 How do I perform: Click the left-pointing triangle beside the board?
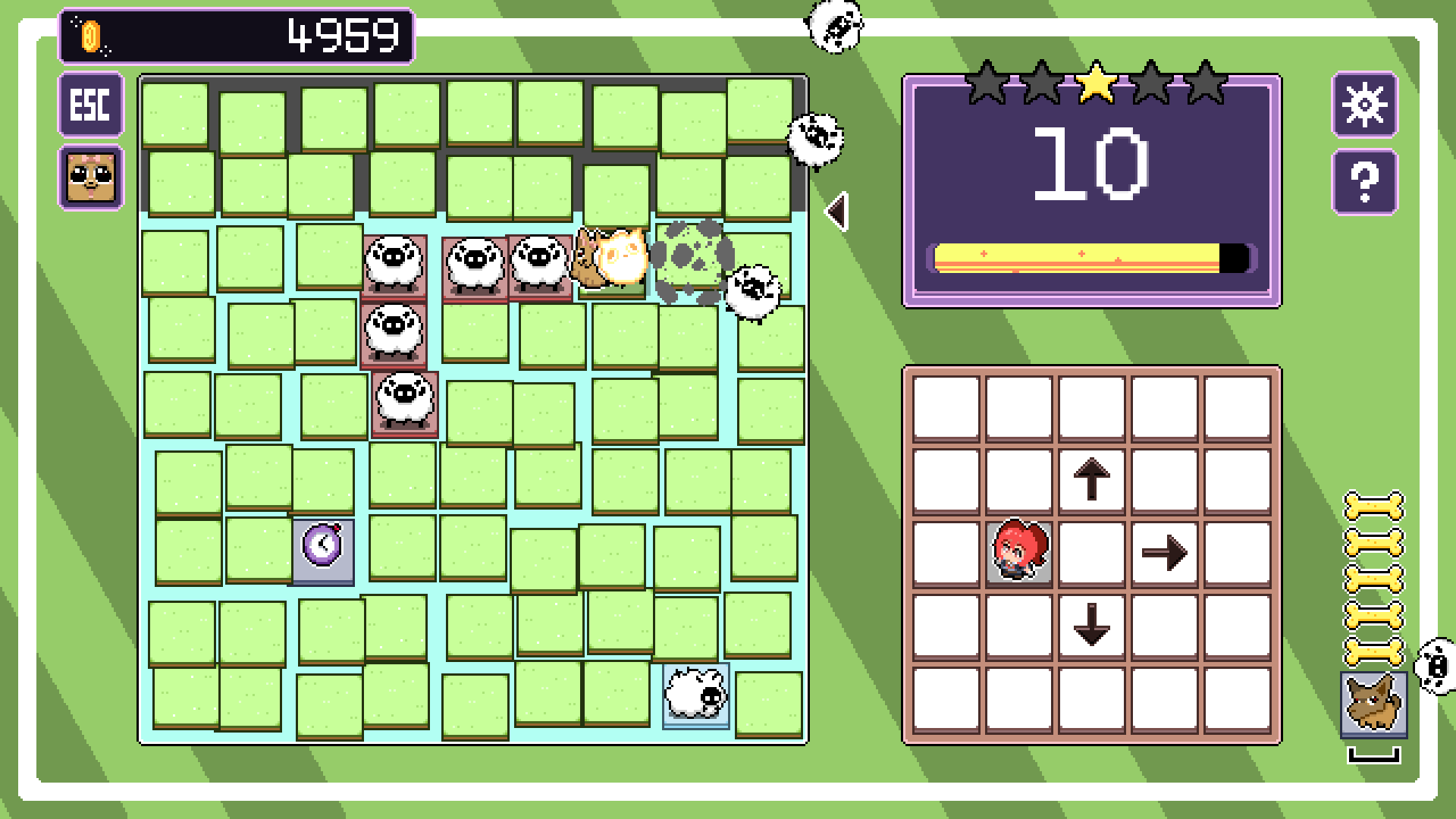coord(837,212)
